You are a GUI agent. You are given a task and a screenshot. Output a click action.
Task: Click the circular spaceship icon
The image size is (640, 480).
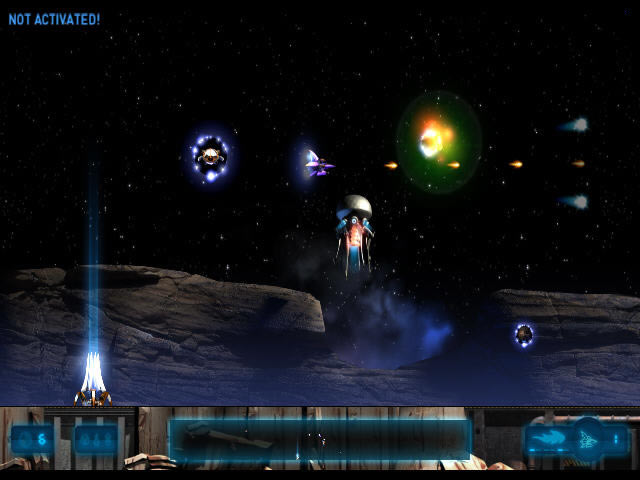[587, 438]
